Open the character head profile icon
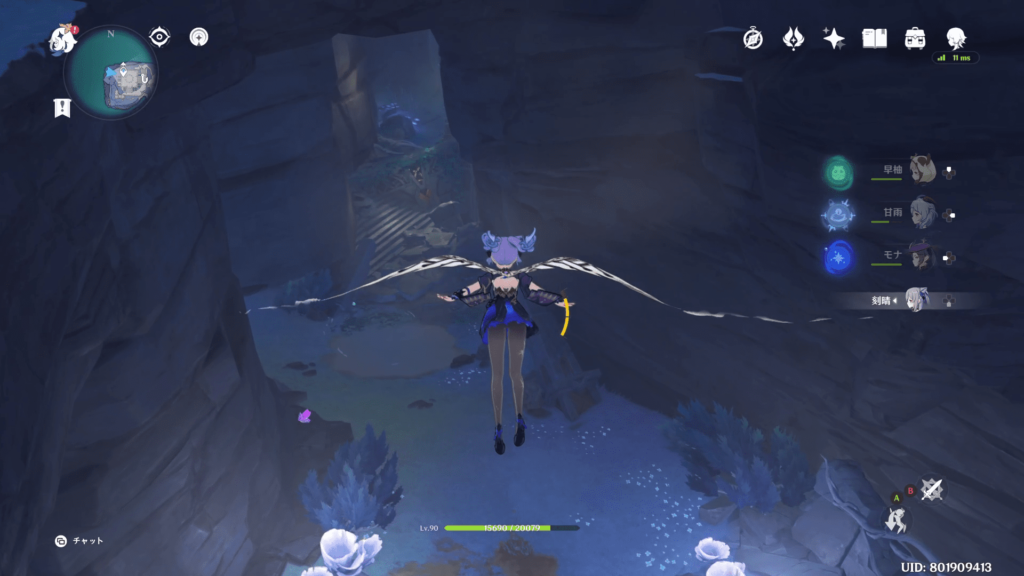The height and width of the screenshot is (576, 1024). tap(955, 38)
